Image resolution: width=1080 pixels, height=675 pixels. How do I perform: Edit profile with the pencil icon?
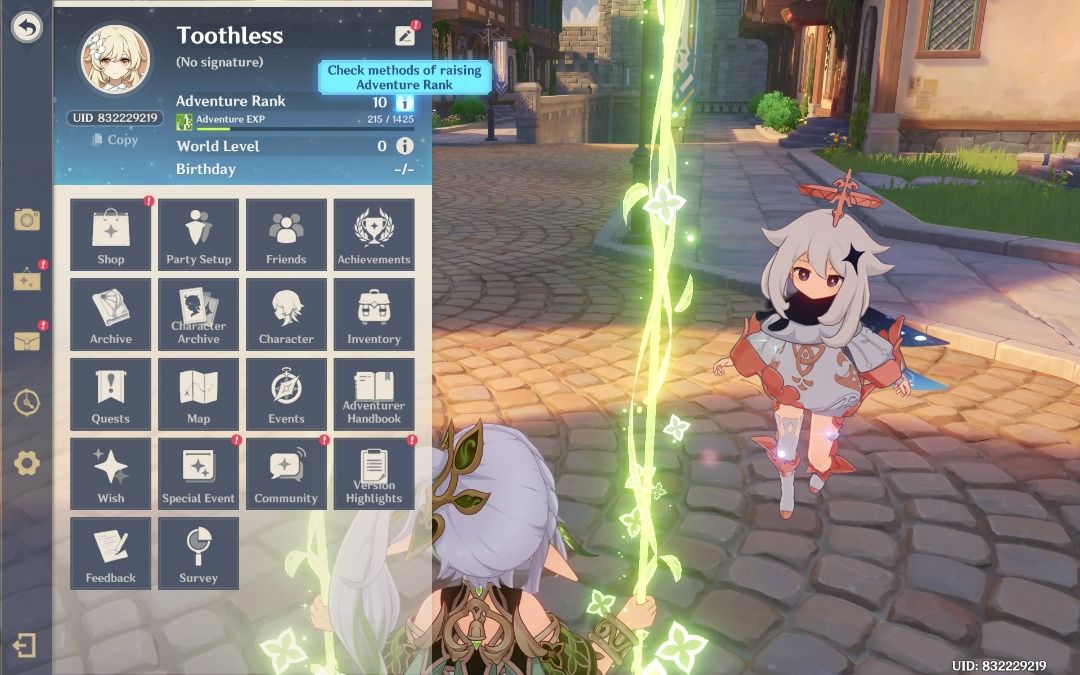click(x=404, y=36)
